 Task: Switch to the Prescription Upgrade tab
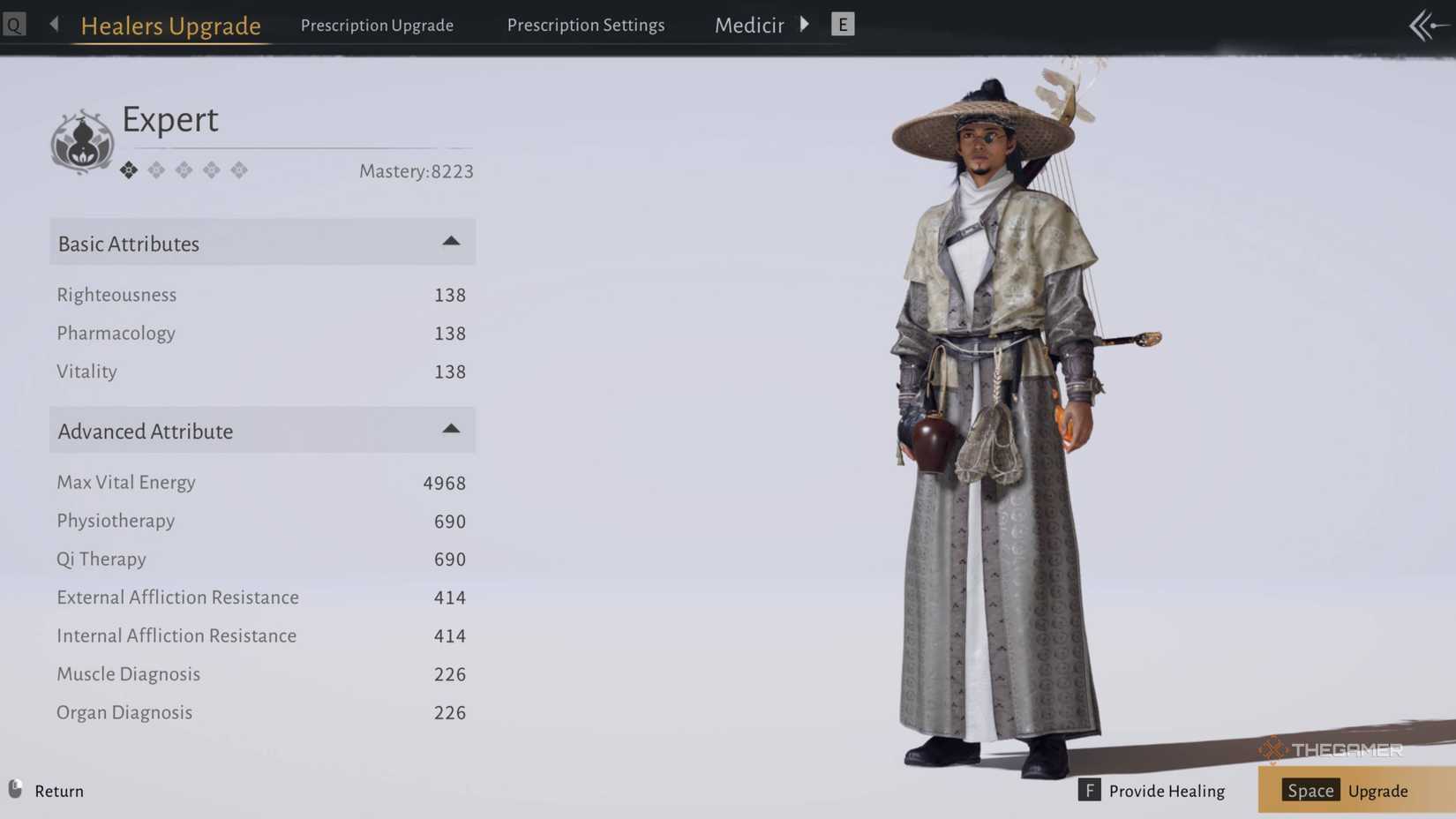(x=377, y=25)
